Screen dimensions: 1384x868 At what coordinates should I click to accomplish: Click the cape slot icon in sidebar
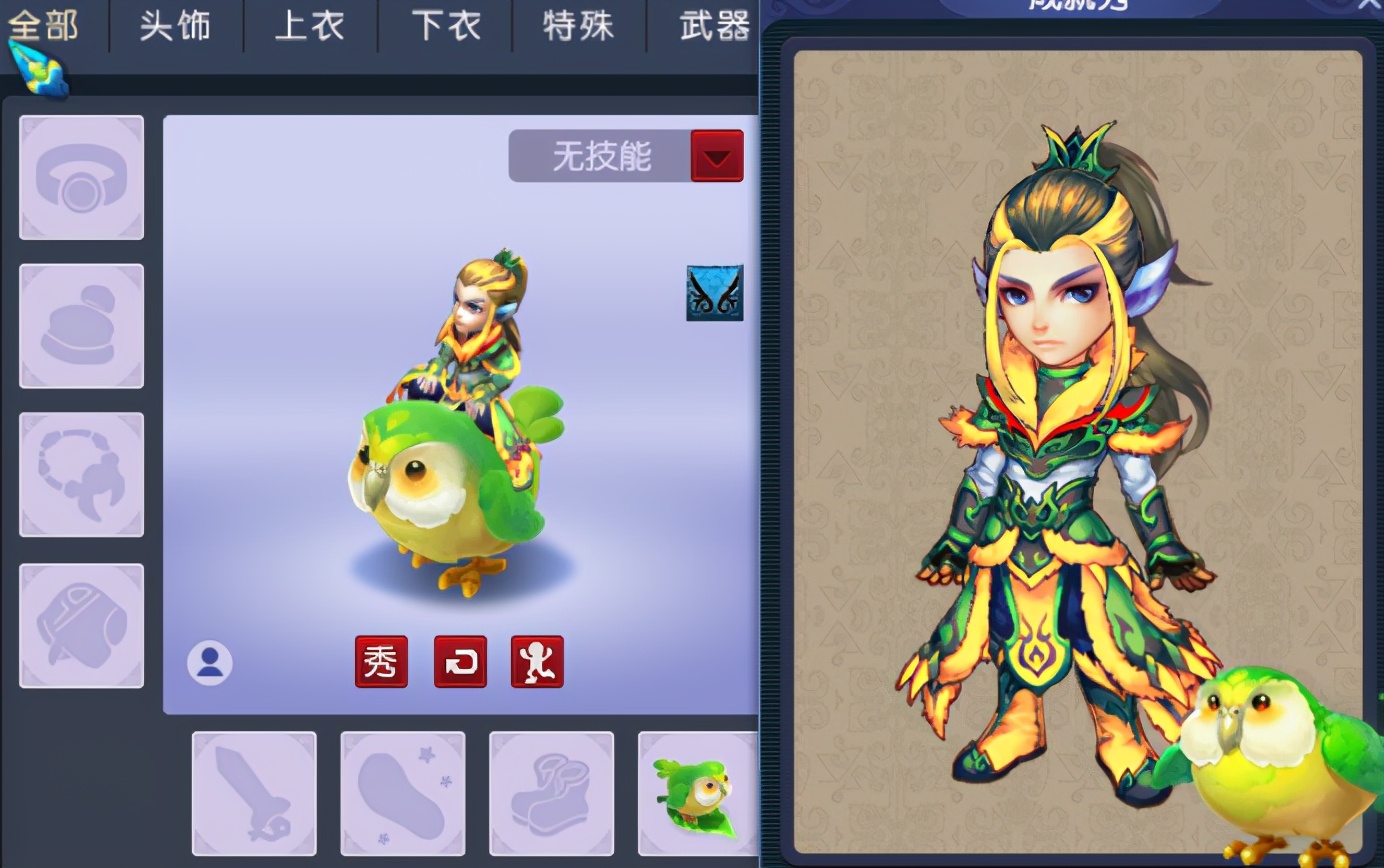click(81, 623)
